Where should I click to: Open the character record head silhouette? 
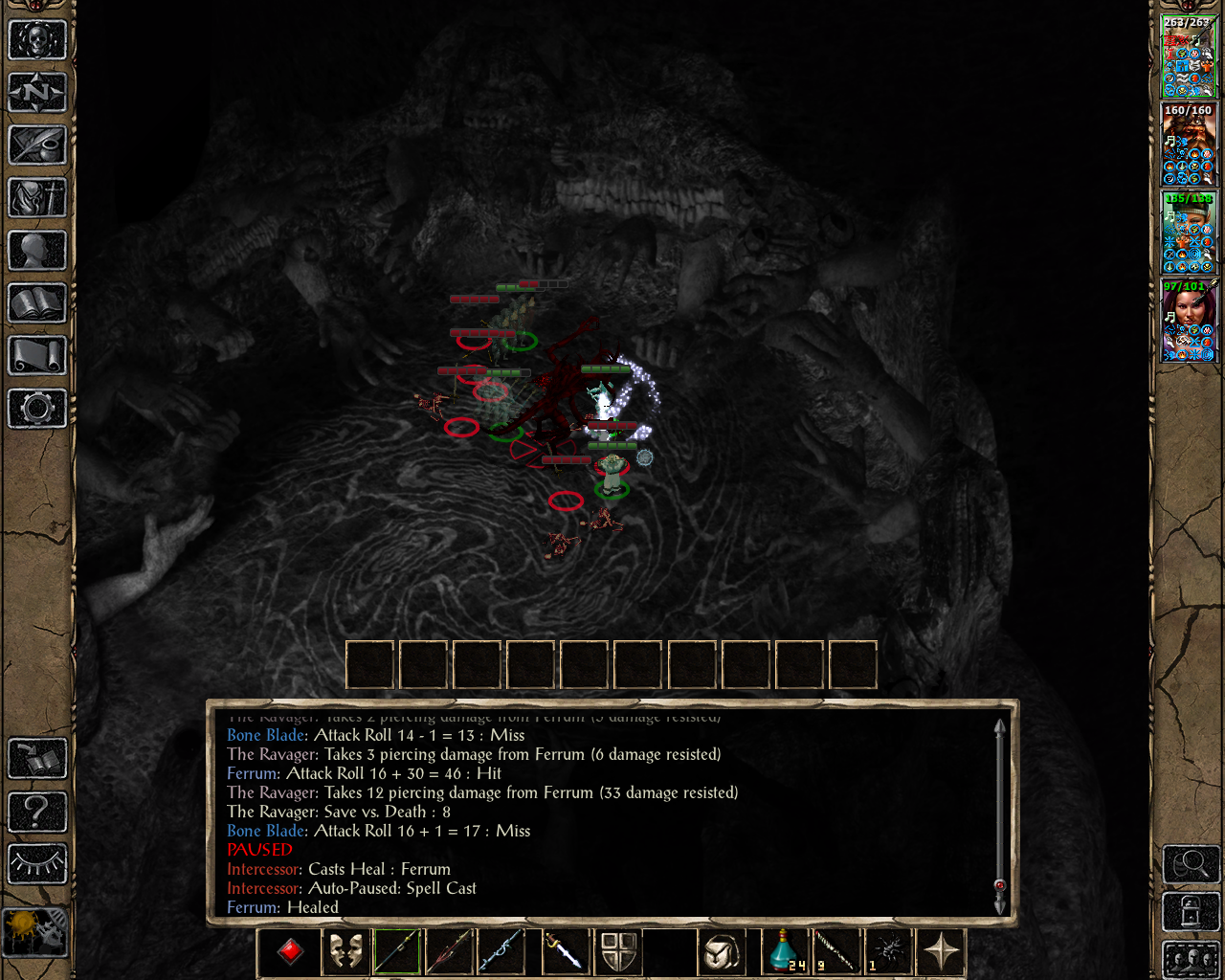click(x=37, y=251)
